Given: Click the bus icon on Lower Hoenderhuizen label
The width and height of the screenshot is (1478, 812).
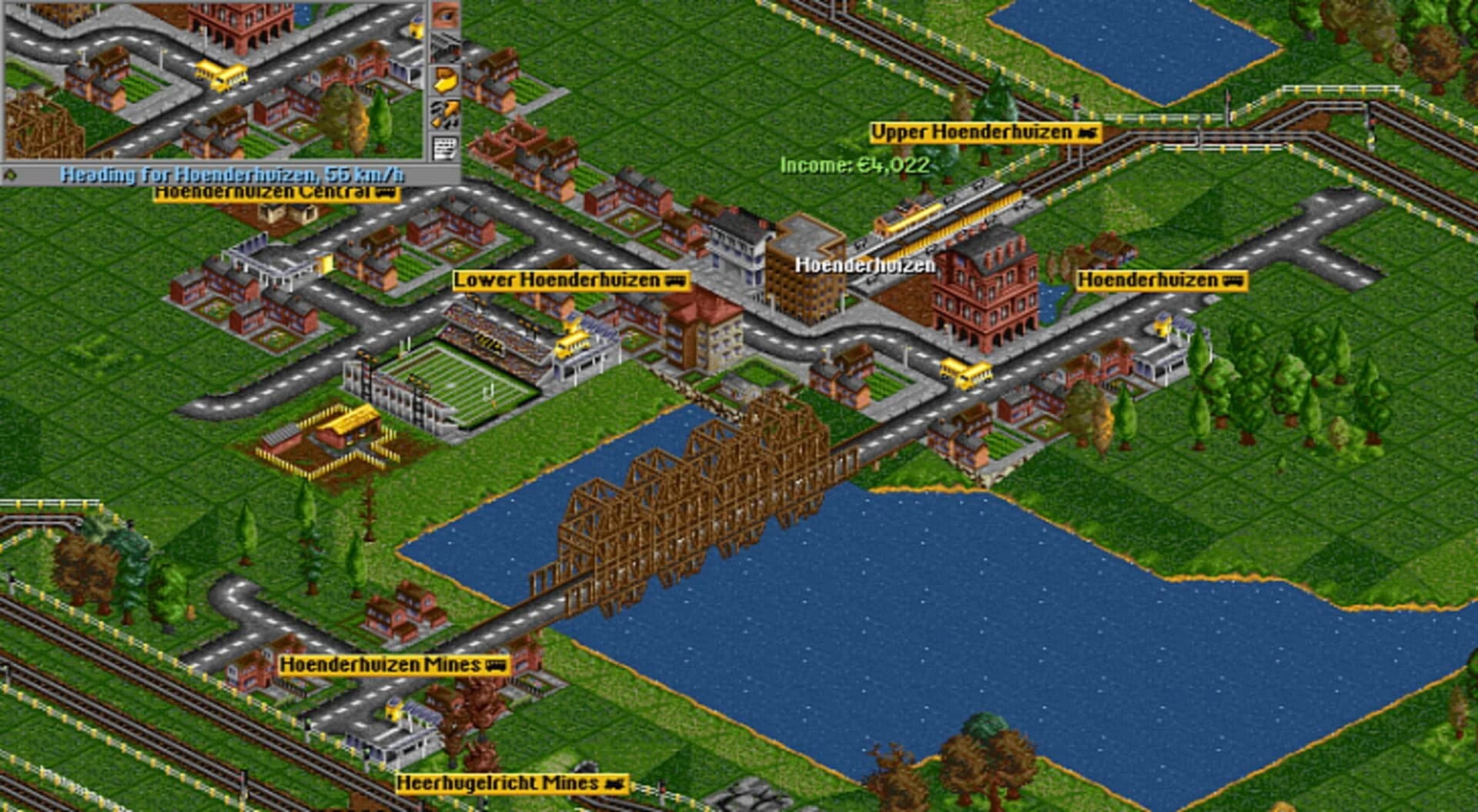Looking at the screenshot, I should (x=677, y=282).
